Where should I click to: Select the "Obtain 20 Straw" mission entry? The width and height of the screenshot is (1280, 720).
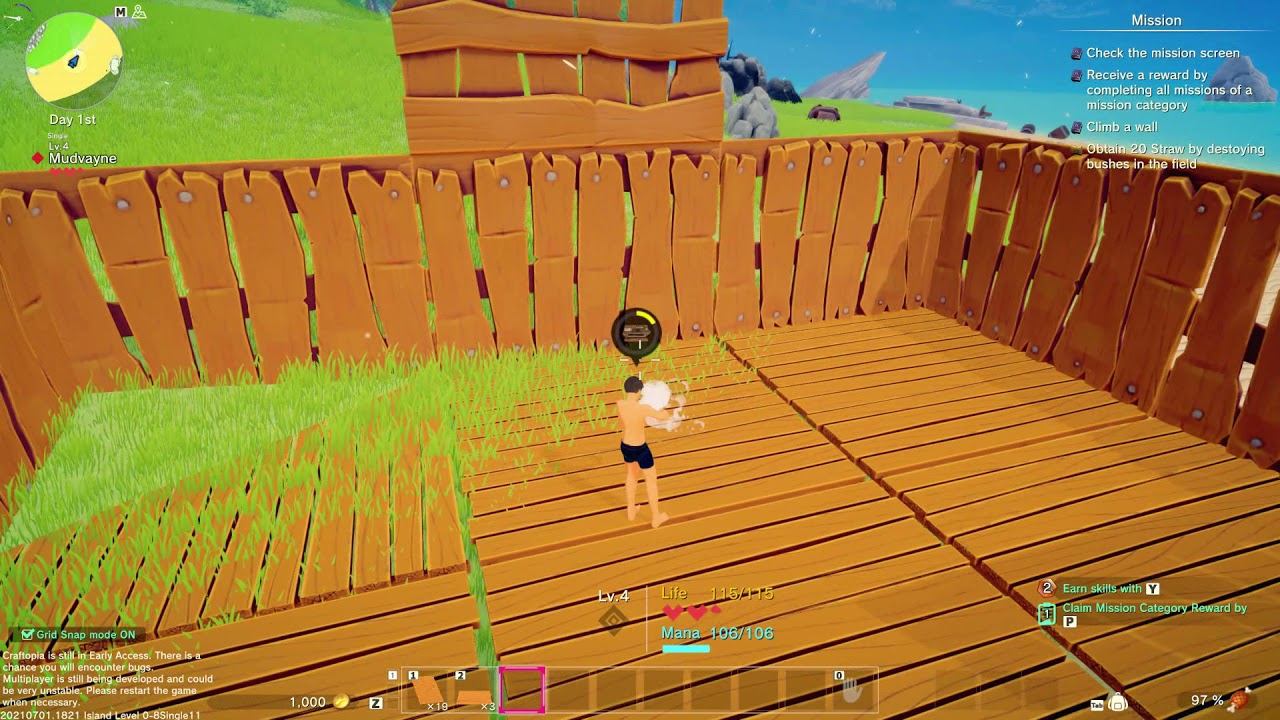[1175, 156]
